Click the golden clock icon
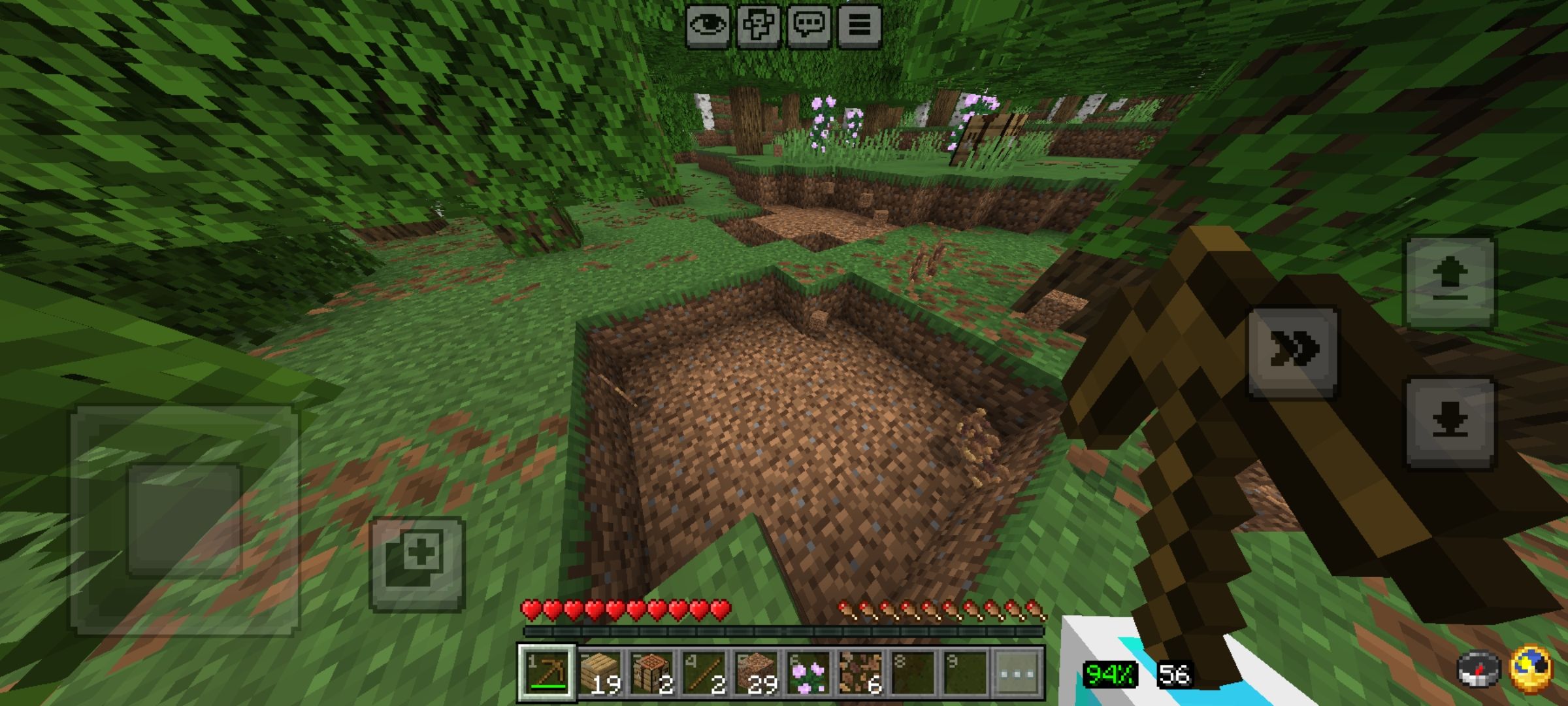 [x=1531, y=669]
